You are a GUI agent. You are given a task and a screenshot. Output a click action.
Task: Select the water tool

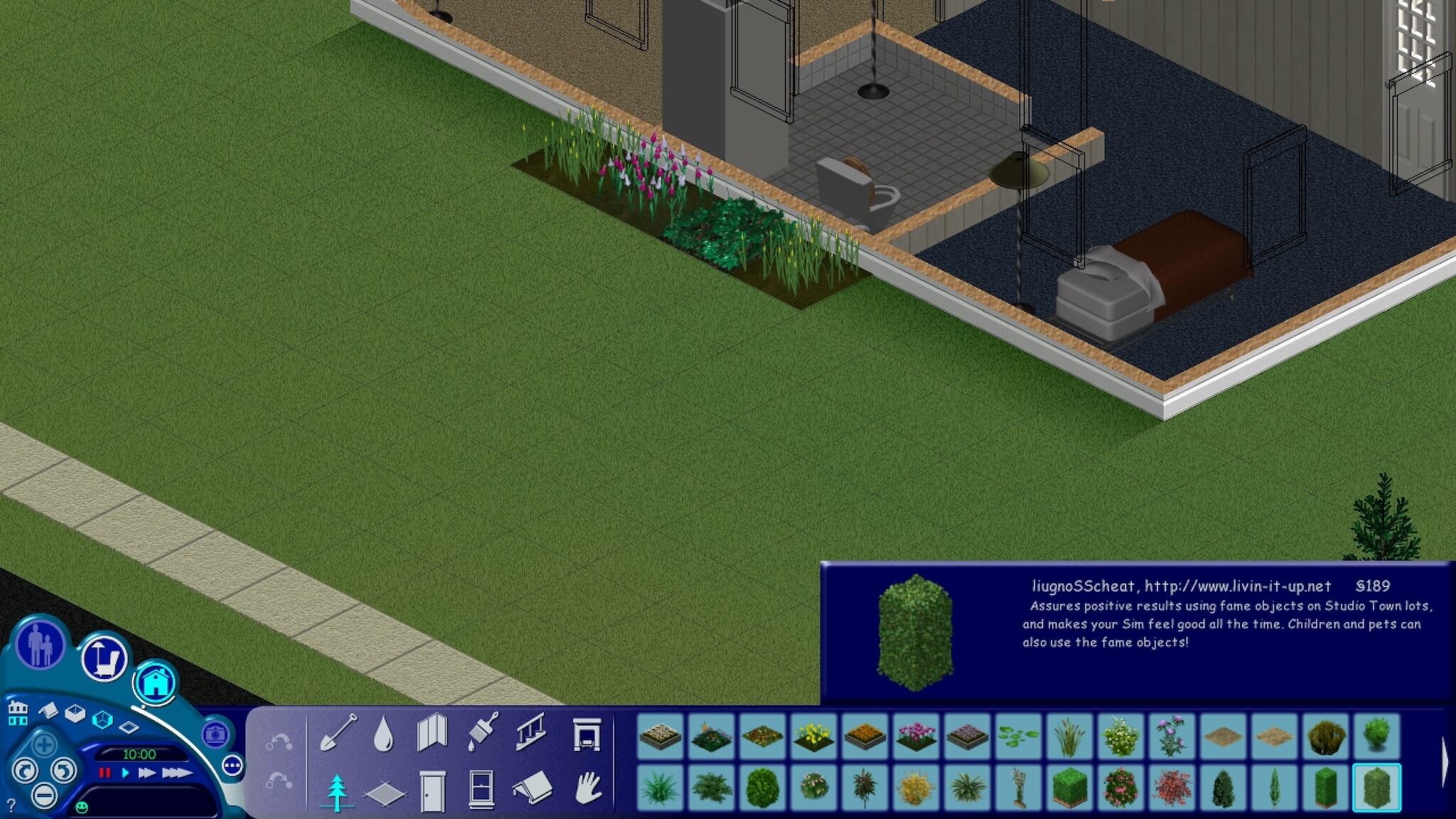384,734
